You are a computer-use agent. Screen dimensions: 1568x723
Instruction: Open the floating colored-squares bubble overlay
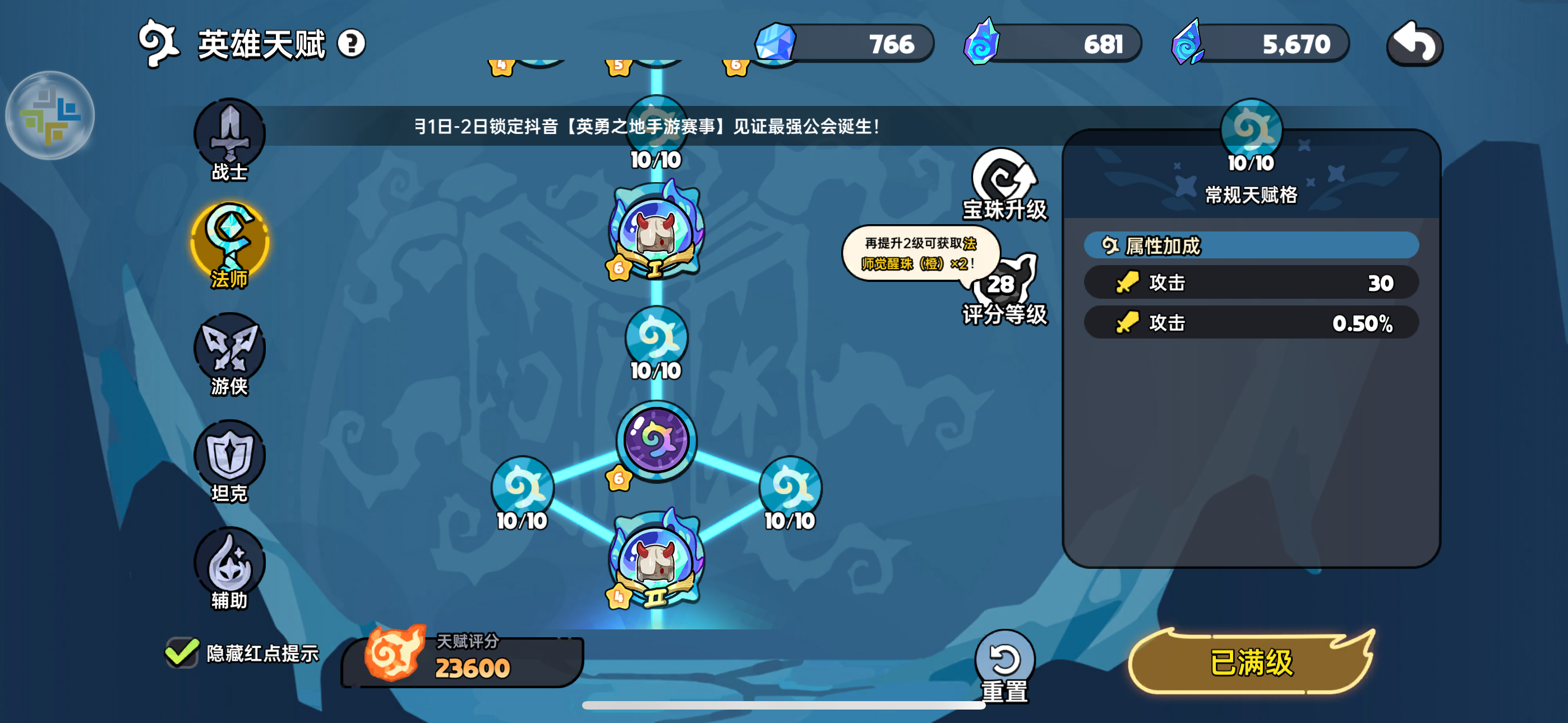[x=50, y=115]
